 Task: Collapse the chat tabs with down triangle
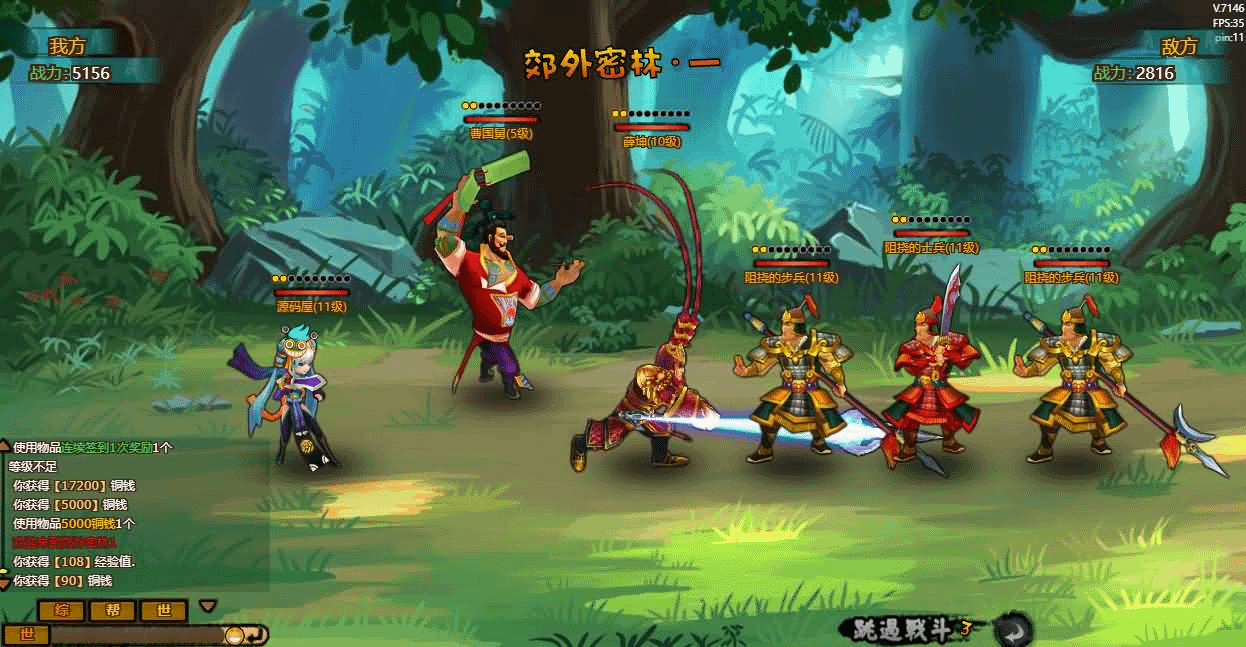(x=208, y=606)
